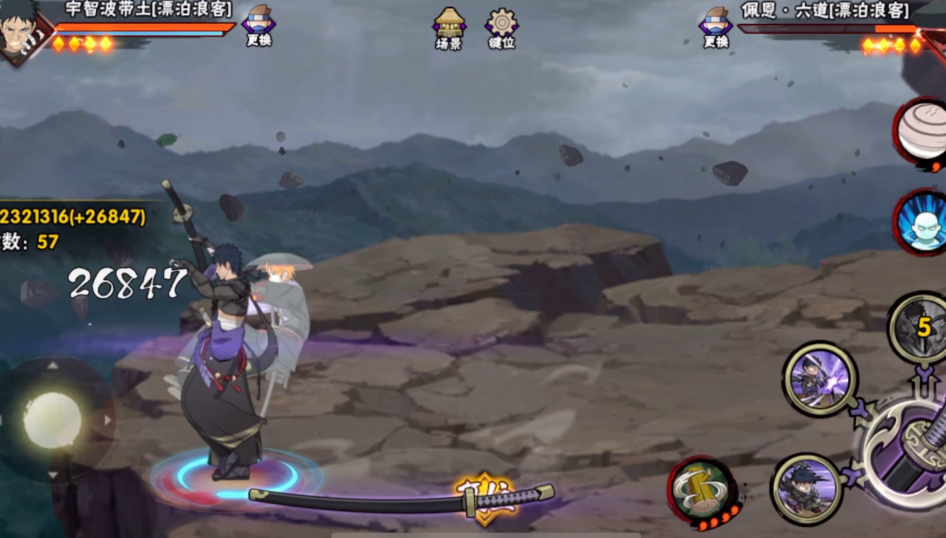Activate the upper sword-slash ninja skill
Image resolution: width=946 pixels, height=538 pixels.
click(x=819, y=379)
